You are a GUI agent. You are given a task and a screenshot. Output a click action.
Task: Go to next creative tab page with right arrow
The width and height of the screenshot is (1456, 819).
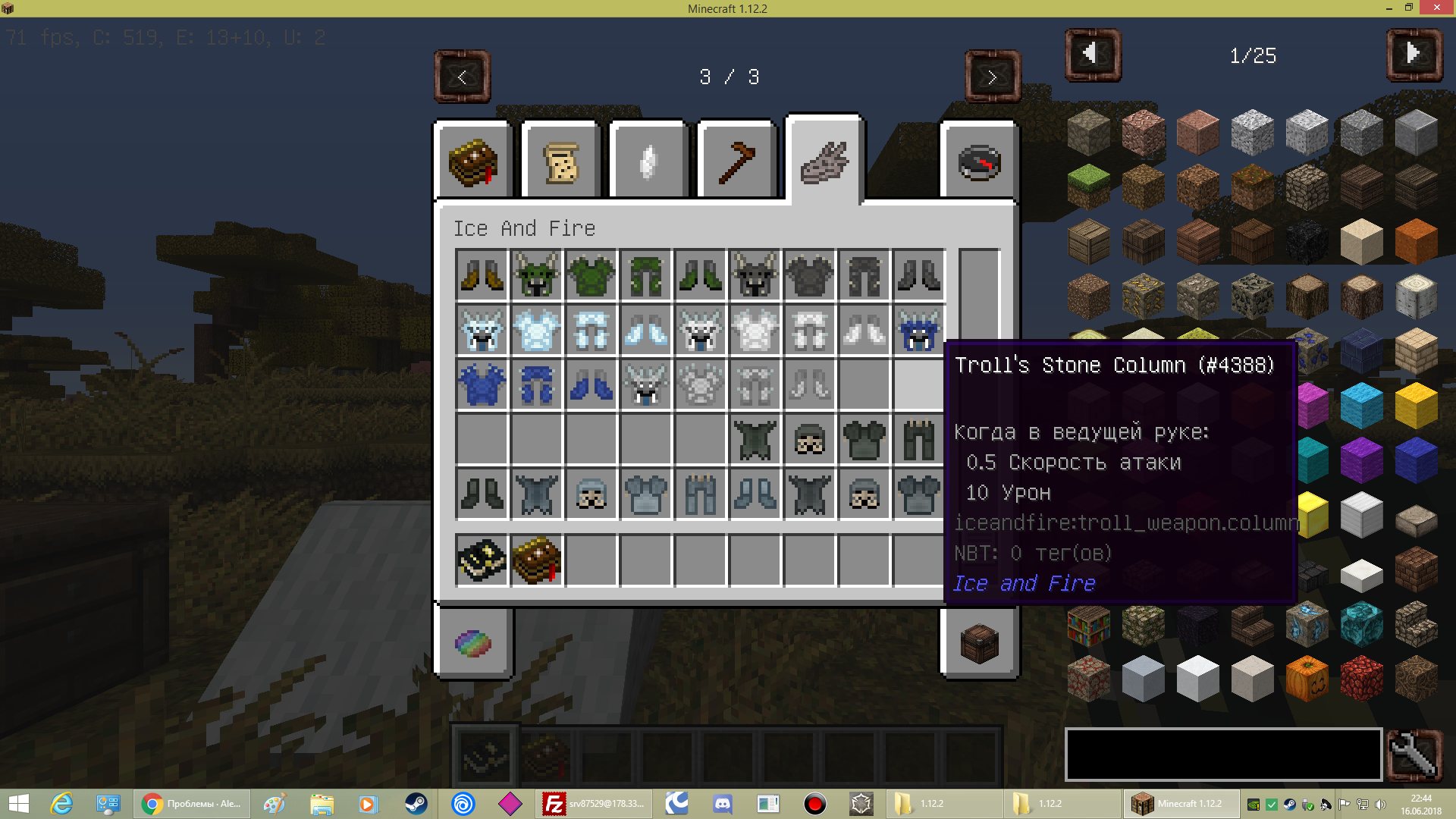click(x=993, y=77)
